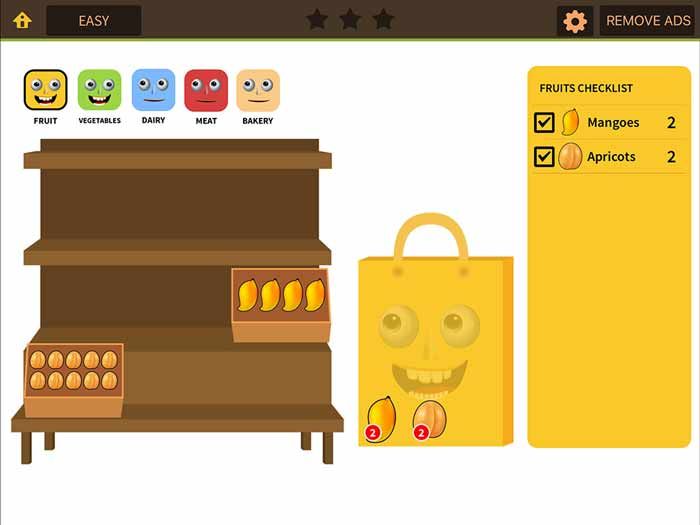Open the gear settings menu

tap(575, 21)
